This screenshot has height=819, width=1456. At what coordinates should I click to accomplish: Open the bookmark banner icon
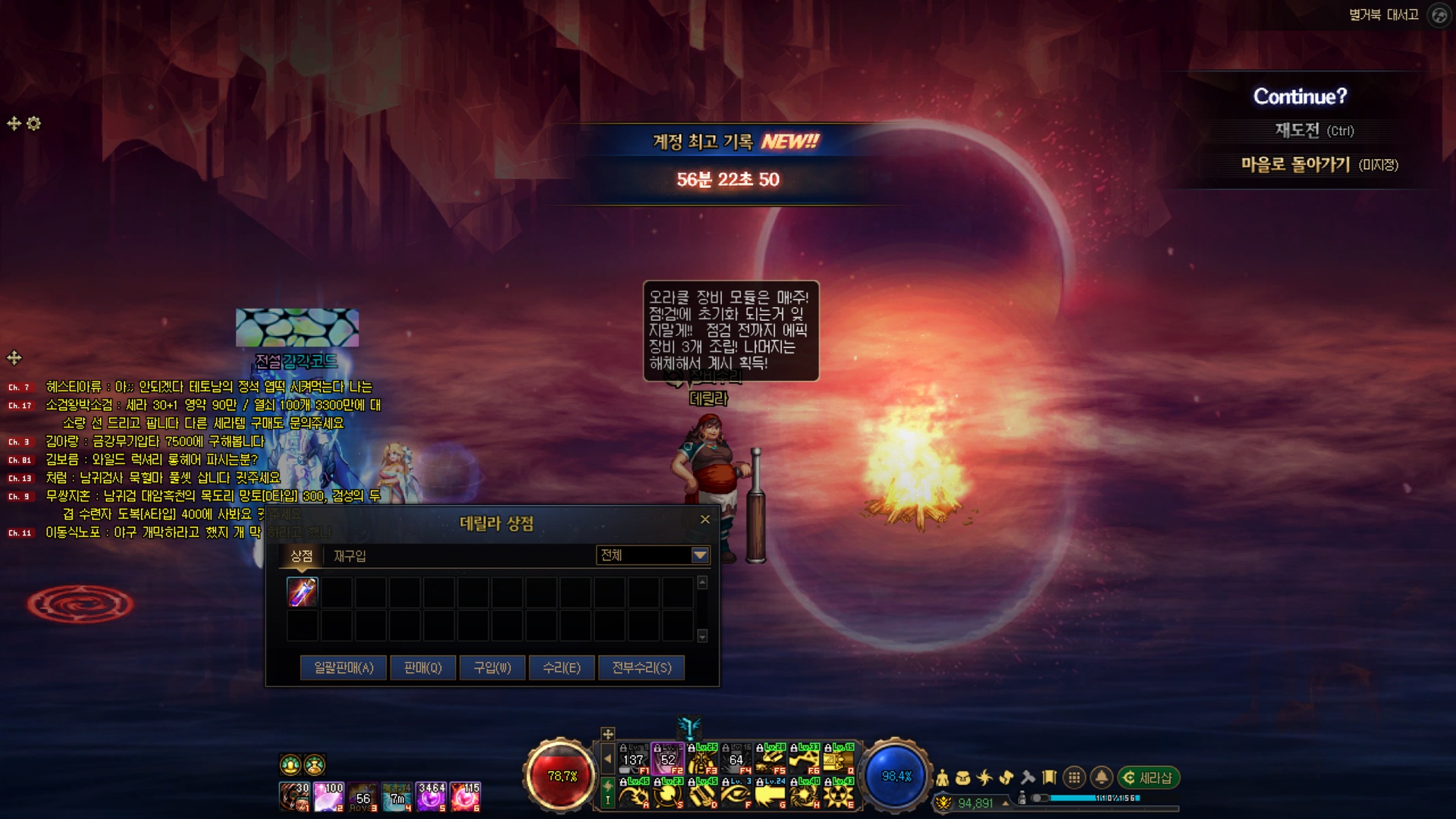point(1050,777)
